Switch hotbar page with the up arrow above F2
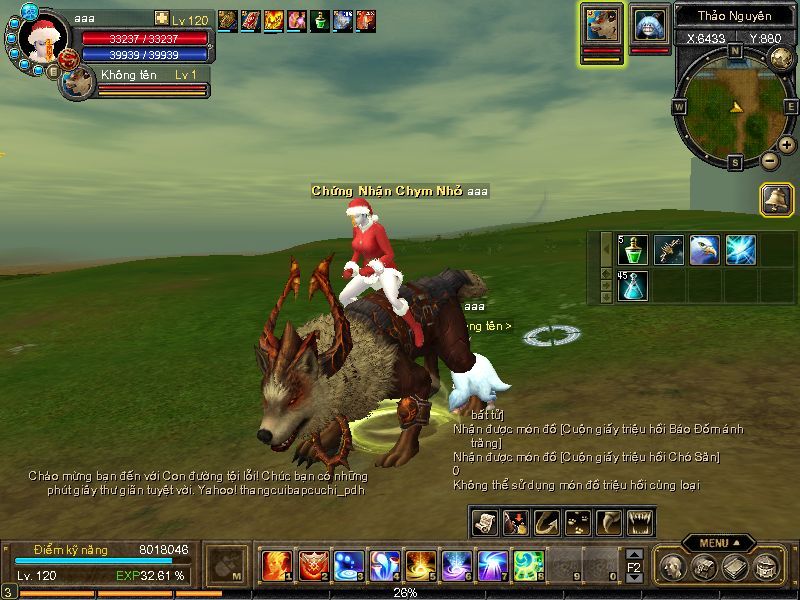 click(x=634, y=553)
